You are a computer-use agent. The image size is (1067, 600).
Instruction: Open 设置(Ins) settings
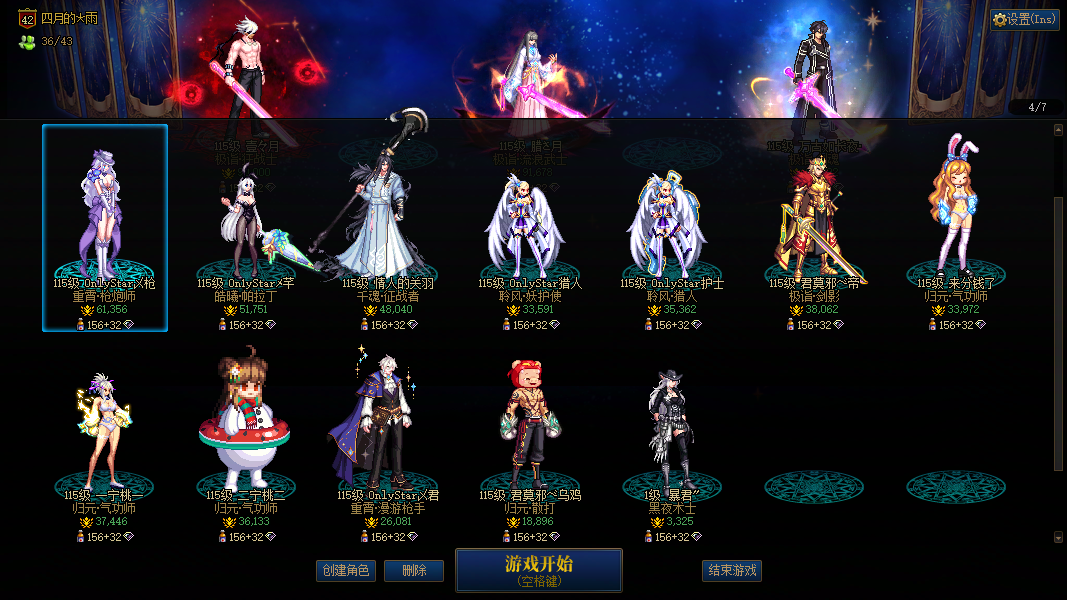(1025, 19)
